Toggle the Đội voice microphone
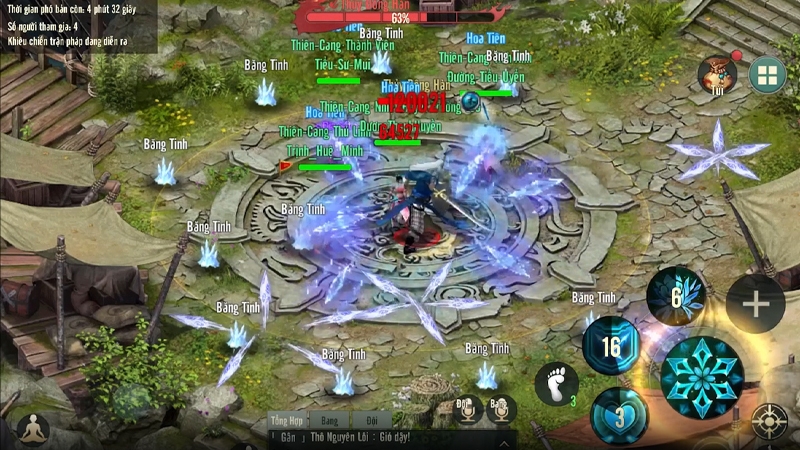 466,408
